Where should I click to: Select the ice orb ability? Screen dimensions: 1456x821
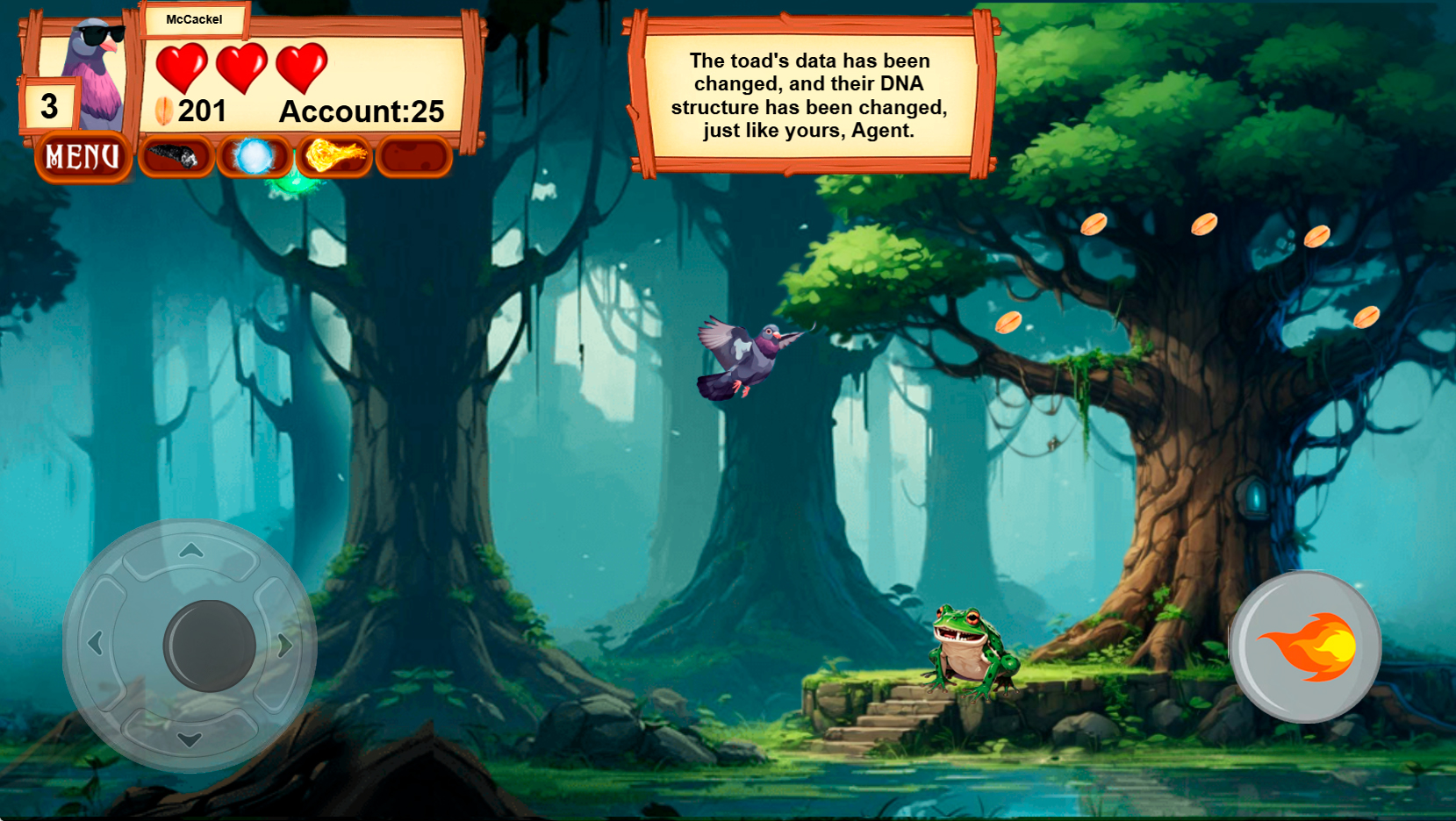point(253,157)
